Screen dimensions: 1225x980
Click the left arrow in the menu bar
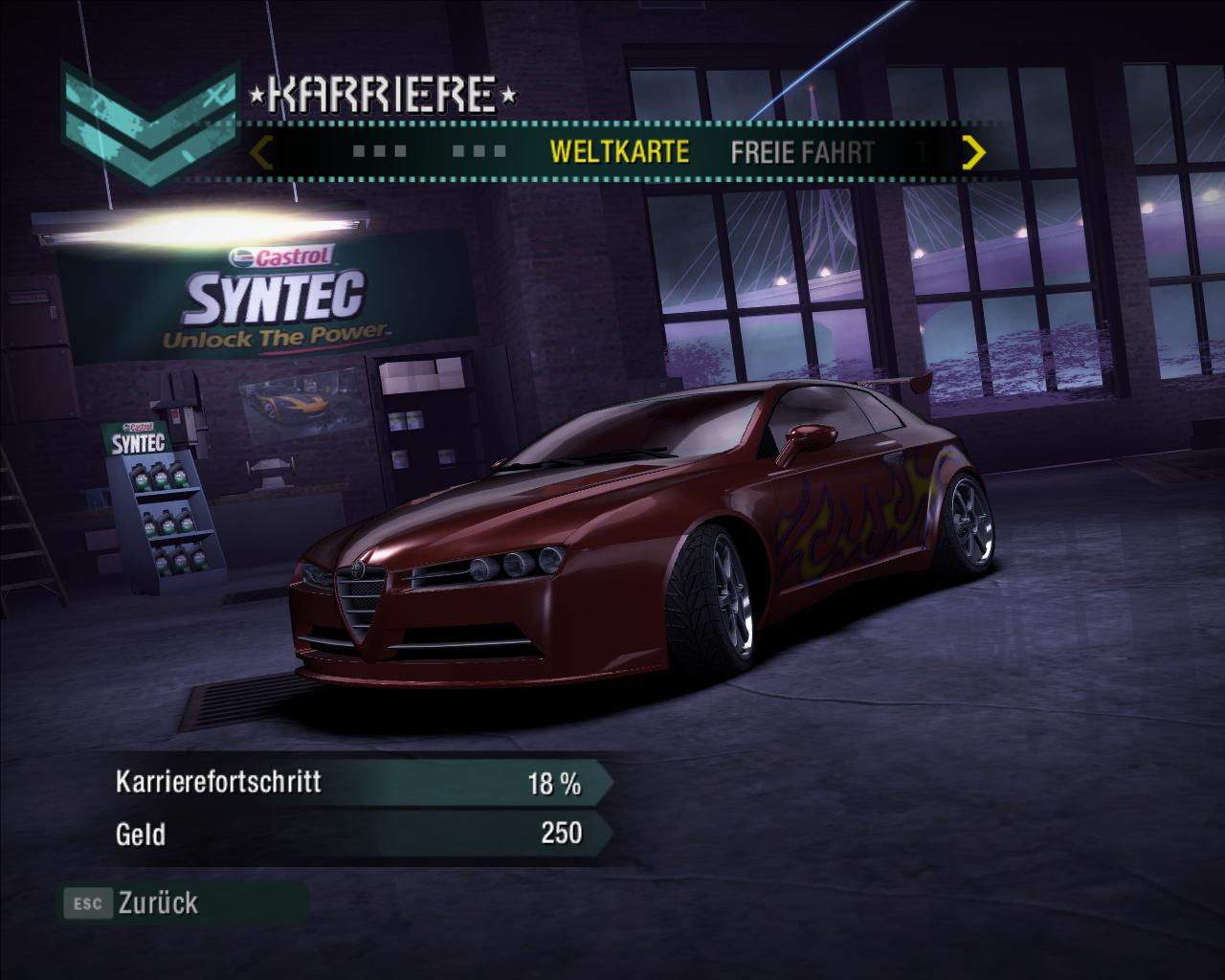(263, 152)
